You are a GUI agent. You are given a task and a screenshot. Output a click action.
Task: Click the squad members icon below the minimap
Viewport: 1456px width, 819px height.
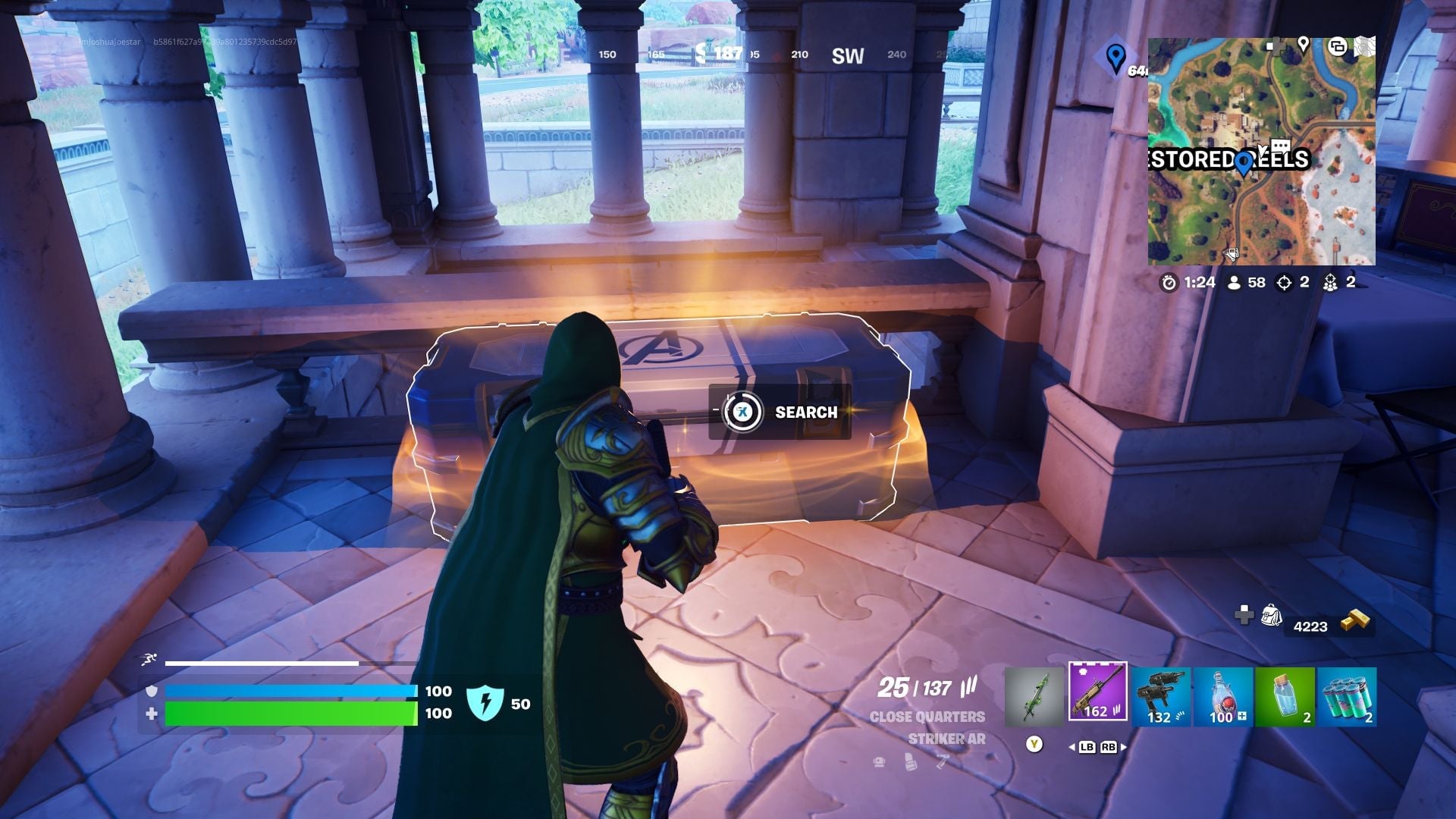(x=1332, y=282)
